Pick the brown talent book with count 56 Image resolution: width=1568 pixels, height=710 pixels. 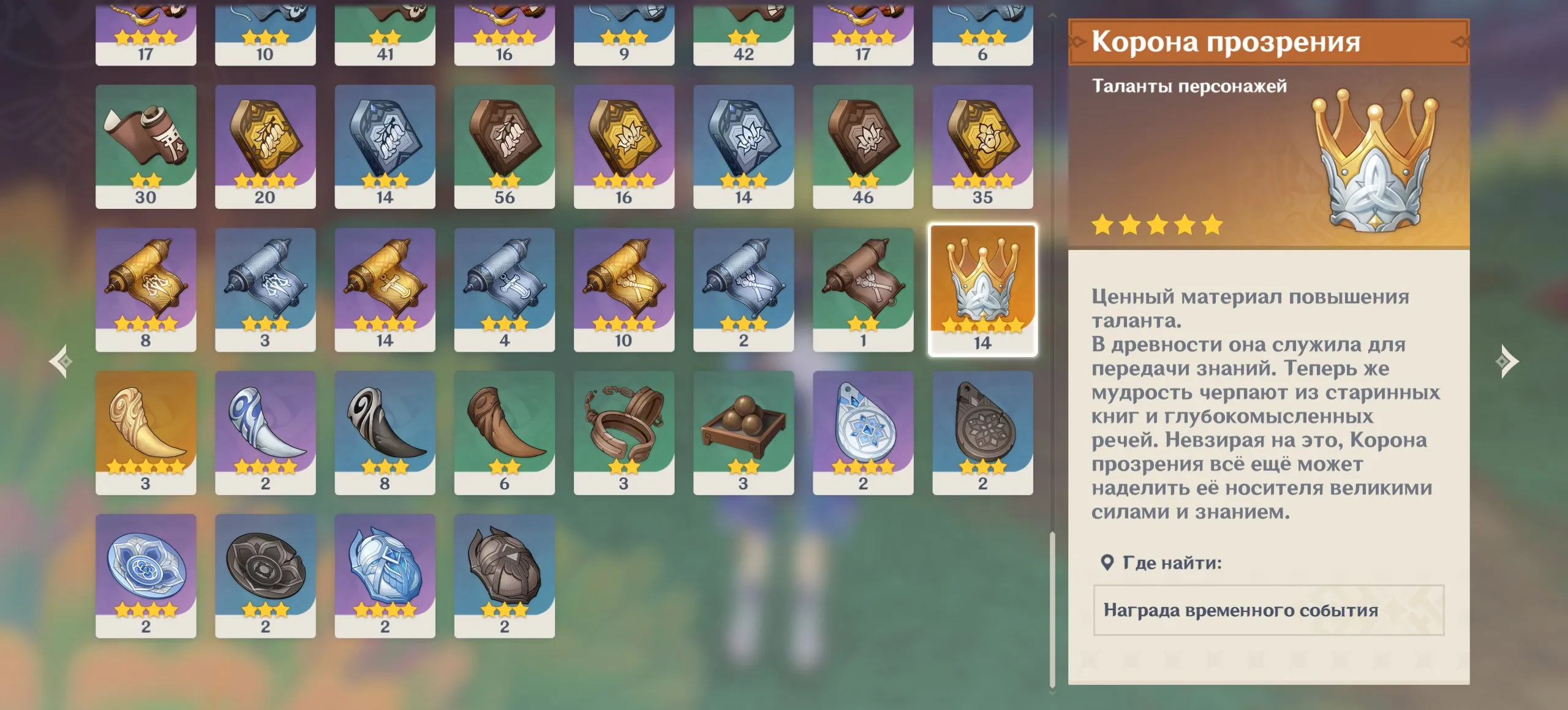(504, 146)
